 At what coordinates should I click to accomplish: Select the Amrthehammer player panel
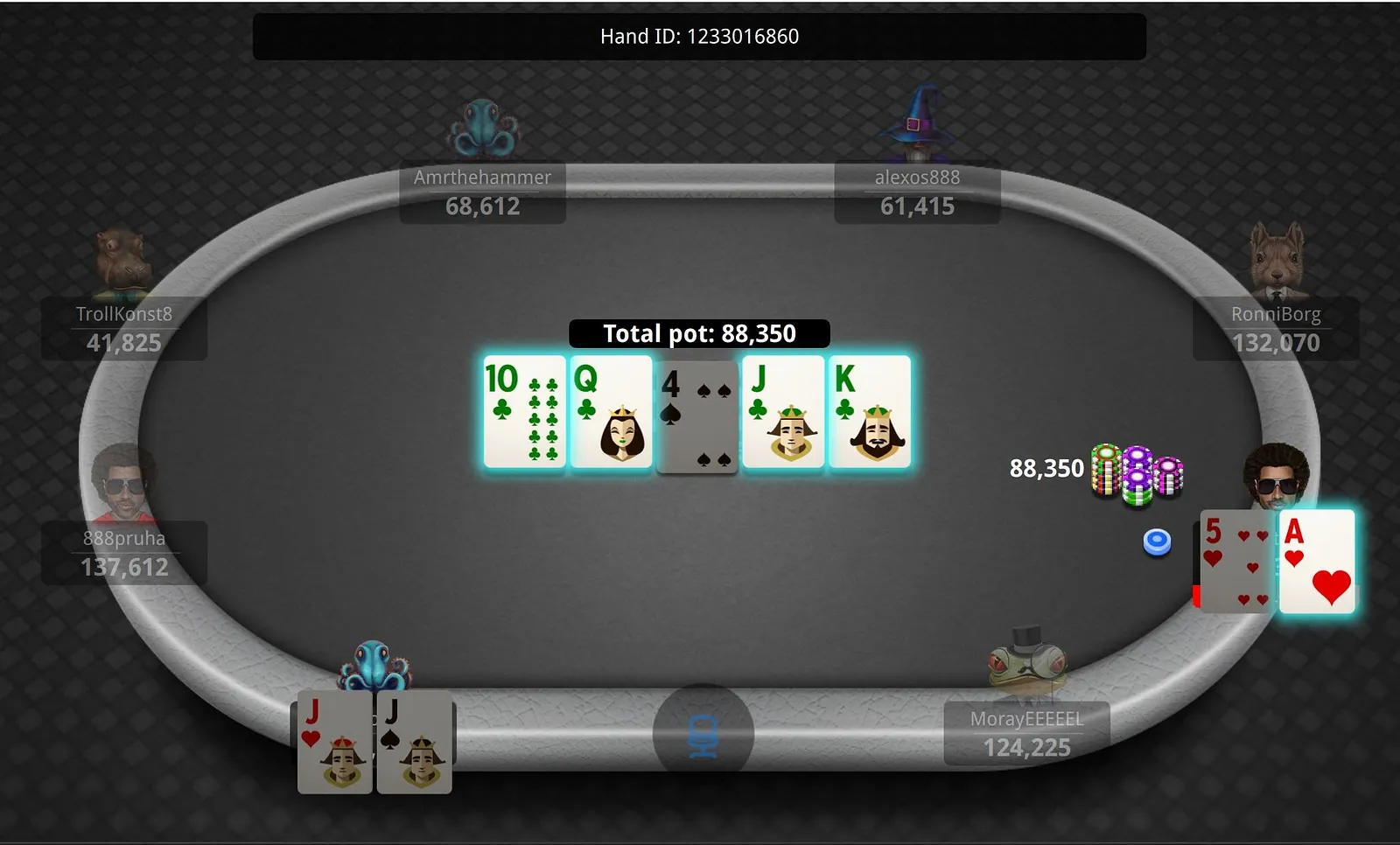pyautogui.click(x=482, y=192)
